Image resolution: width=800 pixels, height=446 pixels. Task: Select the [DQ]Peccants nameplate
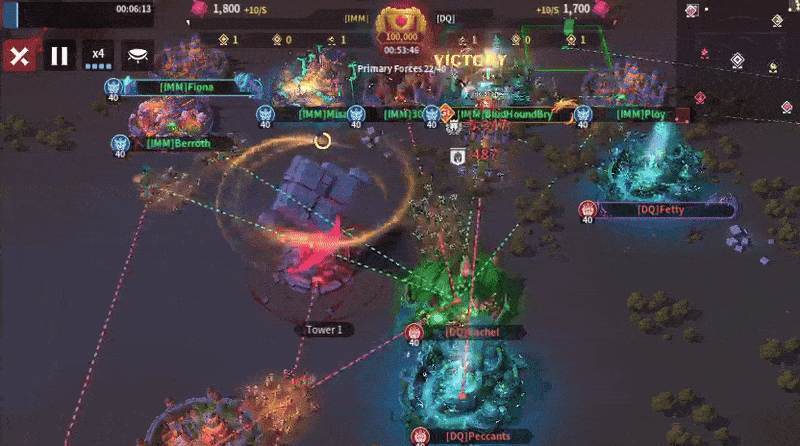pos(469,437)
